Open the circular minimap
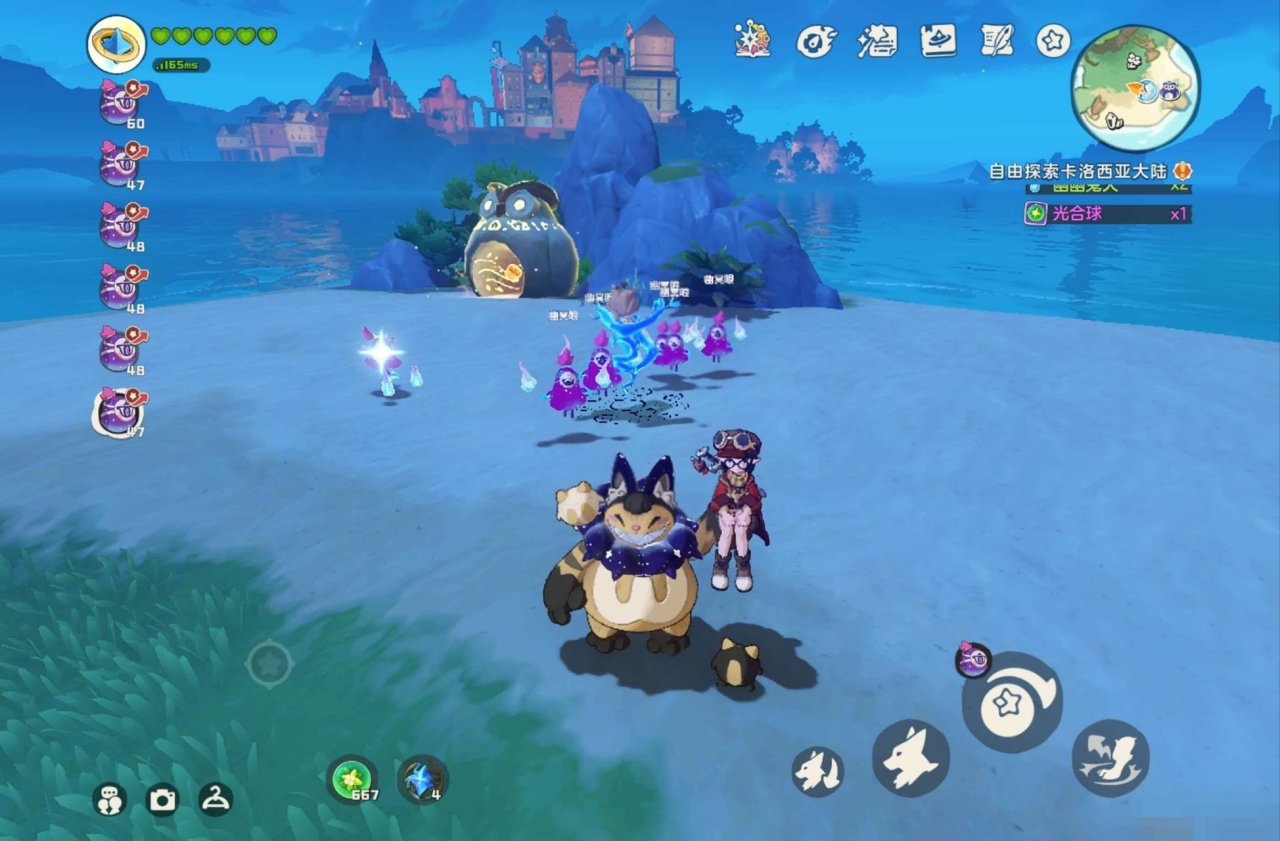This screenshot has height=841, width=1280. [x=1136, y=88]
